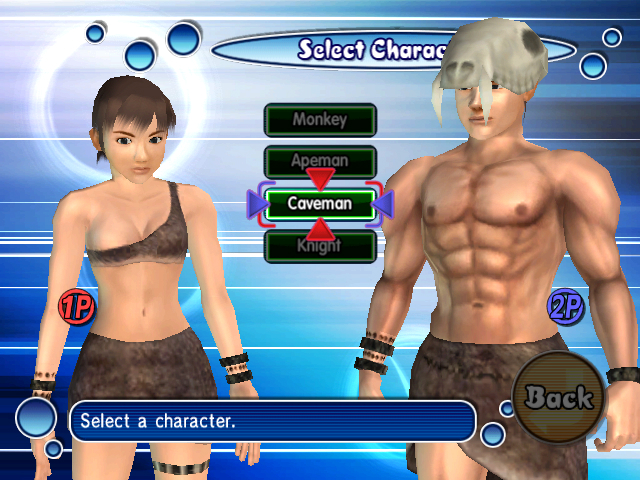Click the red down arrow below Caveman
Viewport: 640px width, 480px height.
point(320,228)
